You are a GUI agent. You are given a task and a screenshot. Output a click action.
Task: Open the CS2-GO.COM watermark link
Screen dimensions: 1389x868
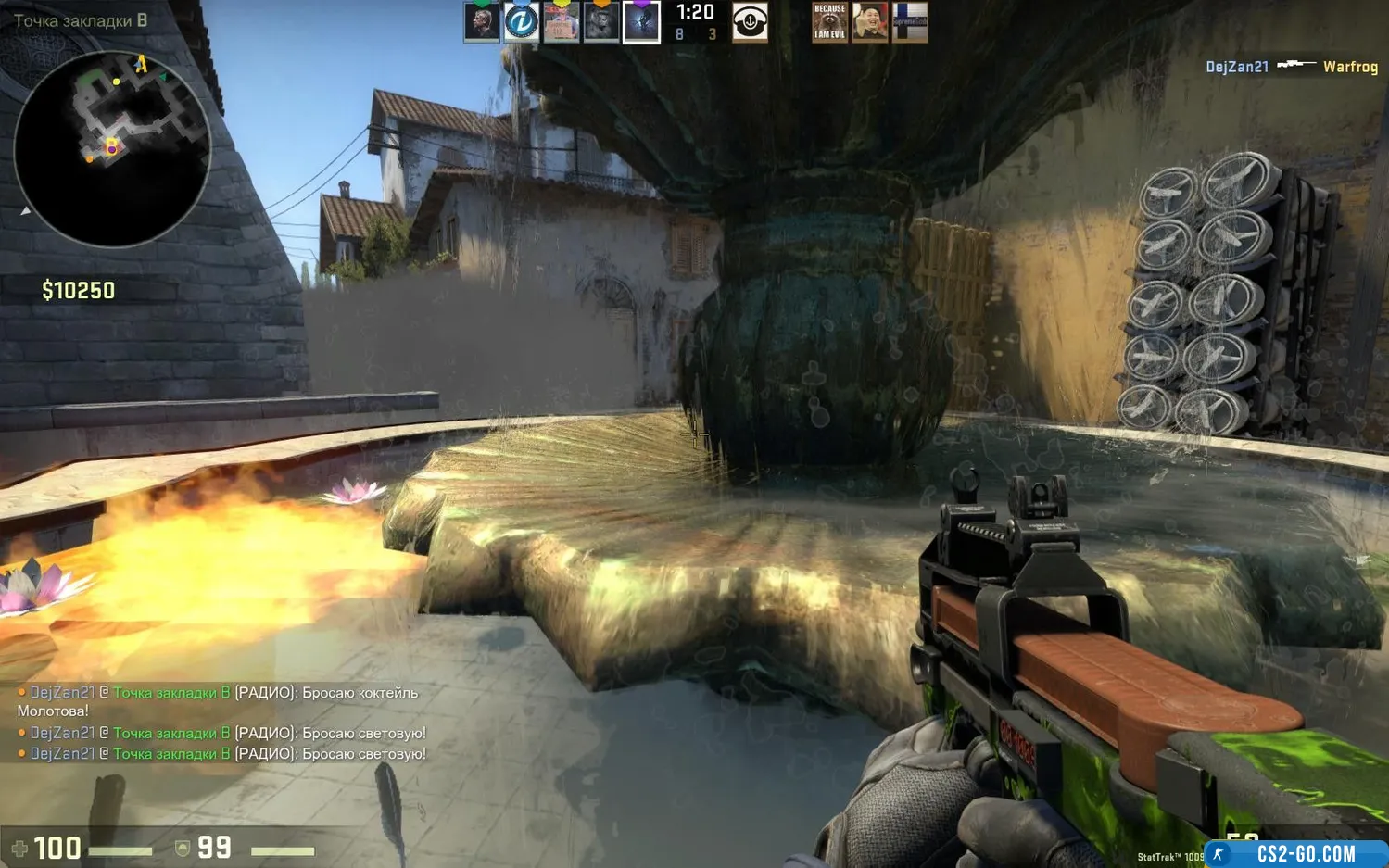1305,853
